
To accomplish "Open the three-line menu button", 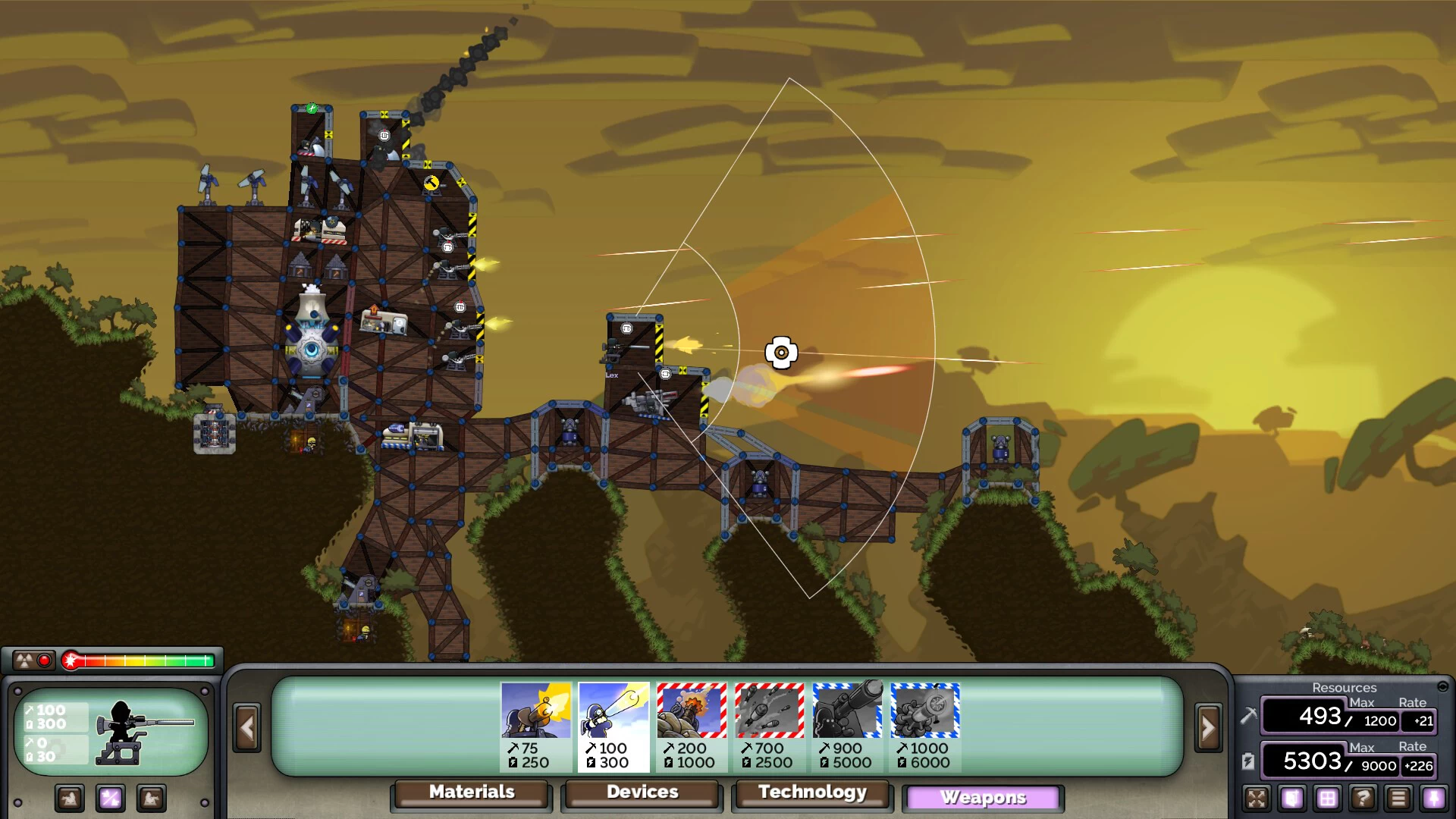I will coord(1398,798).
